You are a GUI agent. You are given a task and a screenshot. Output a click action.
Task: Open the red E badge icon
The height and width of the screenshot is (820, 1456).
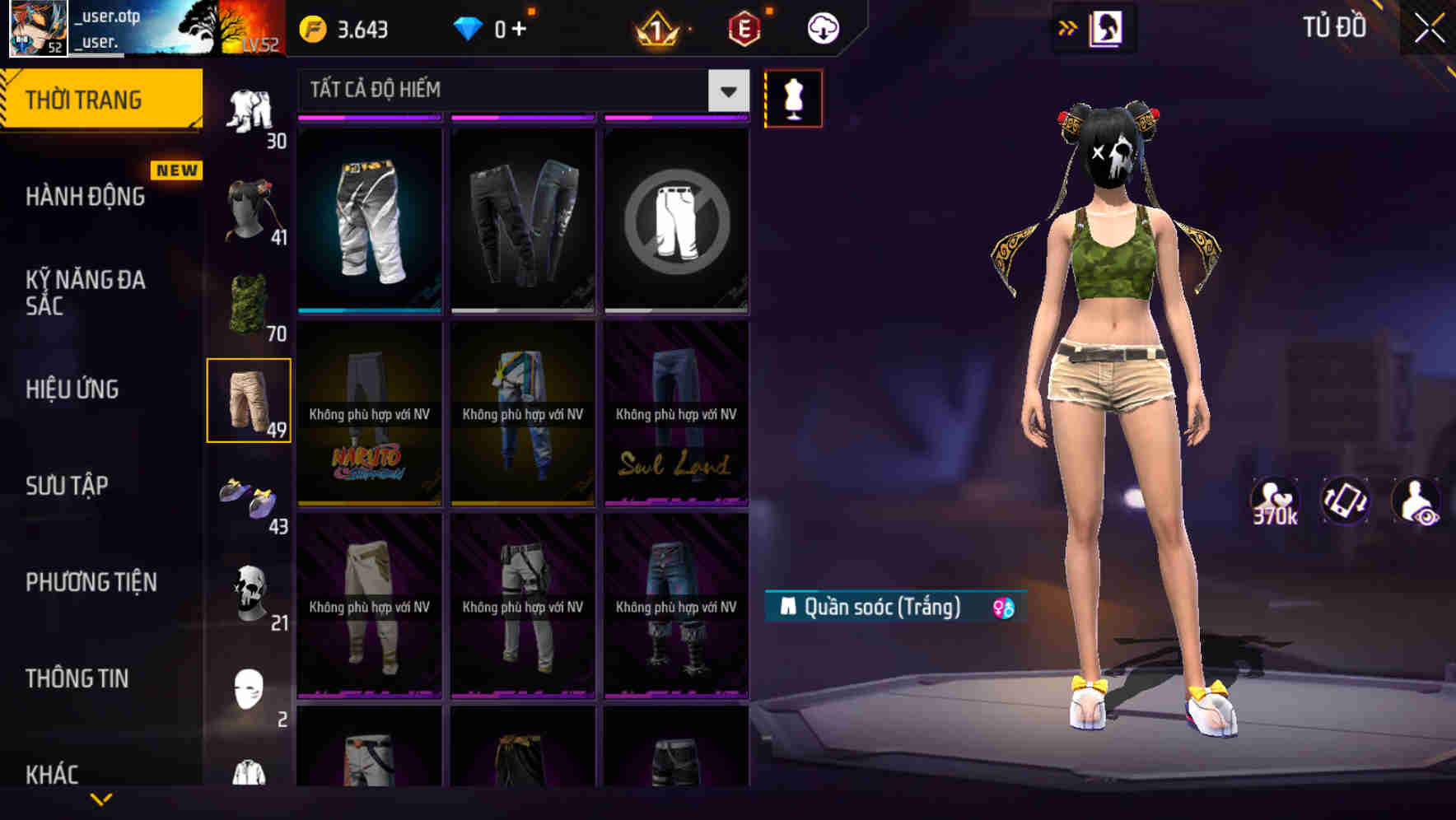click(741, 27)
